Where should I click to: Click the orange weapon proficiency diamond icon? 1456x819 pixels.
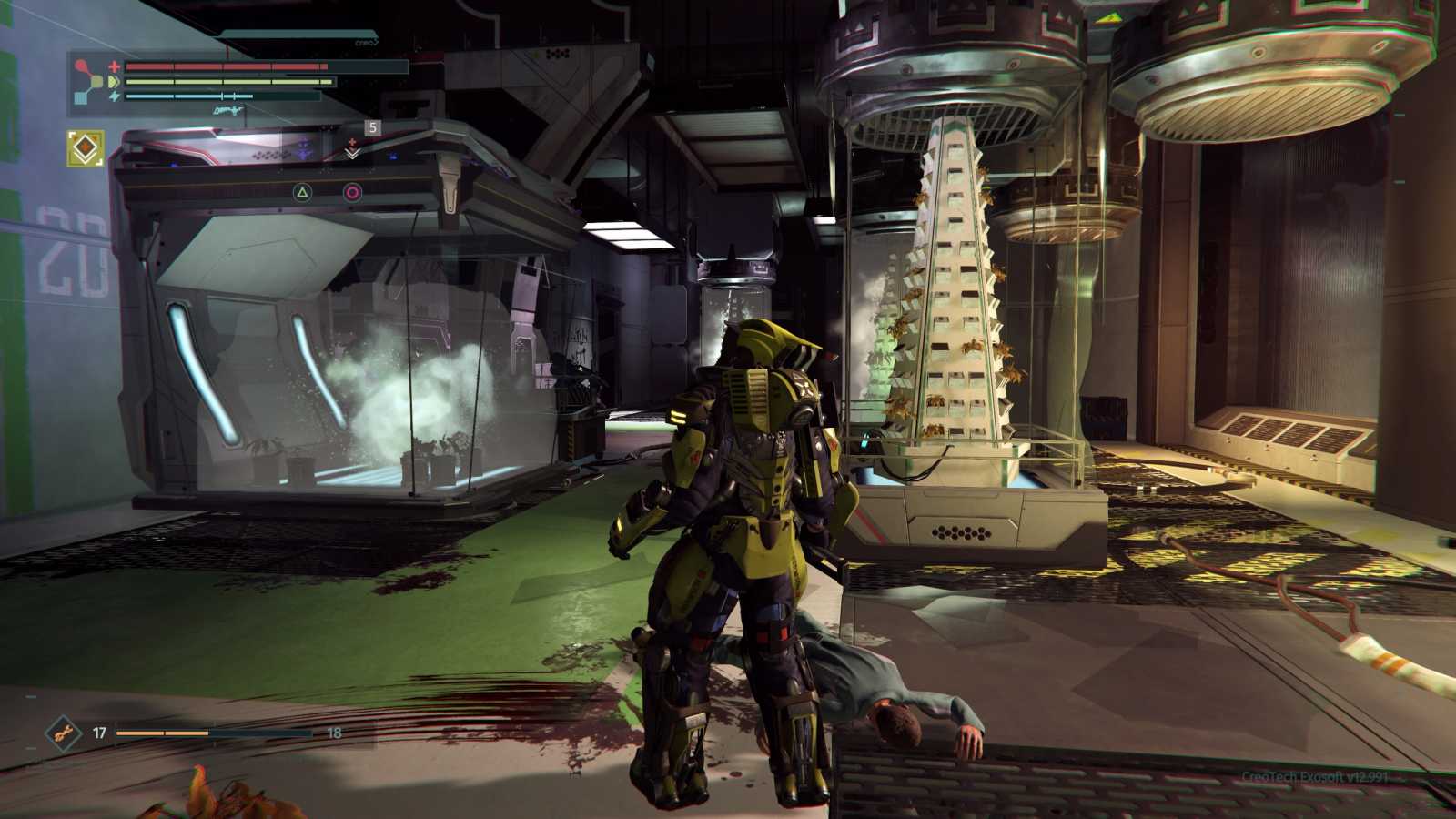[63, 733]
